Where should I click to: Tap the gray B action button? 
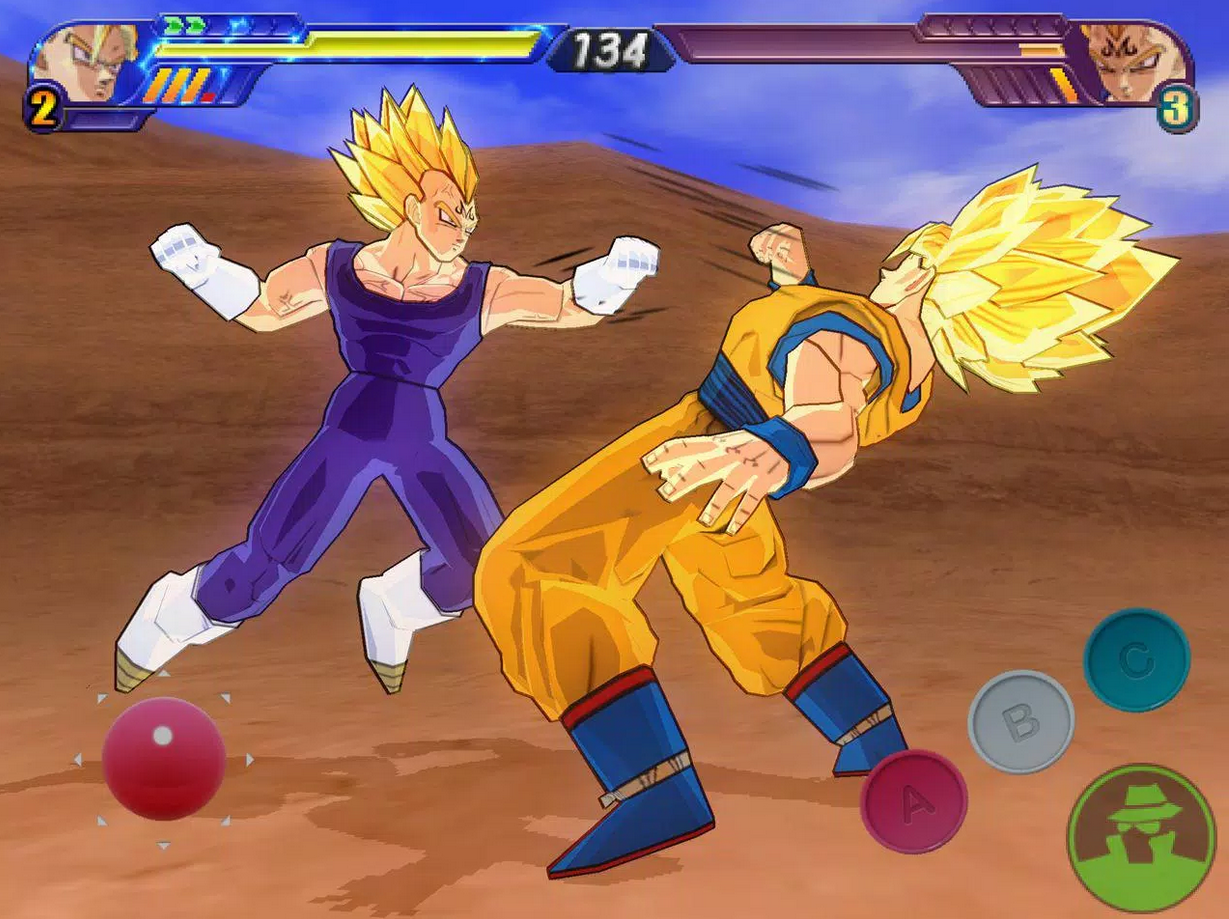(1020, 721)
